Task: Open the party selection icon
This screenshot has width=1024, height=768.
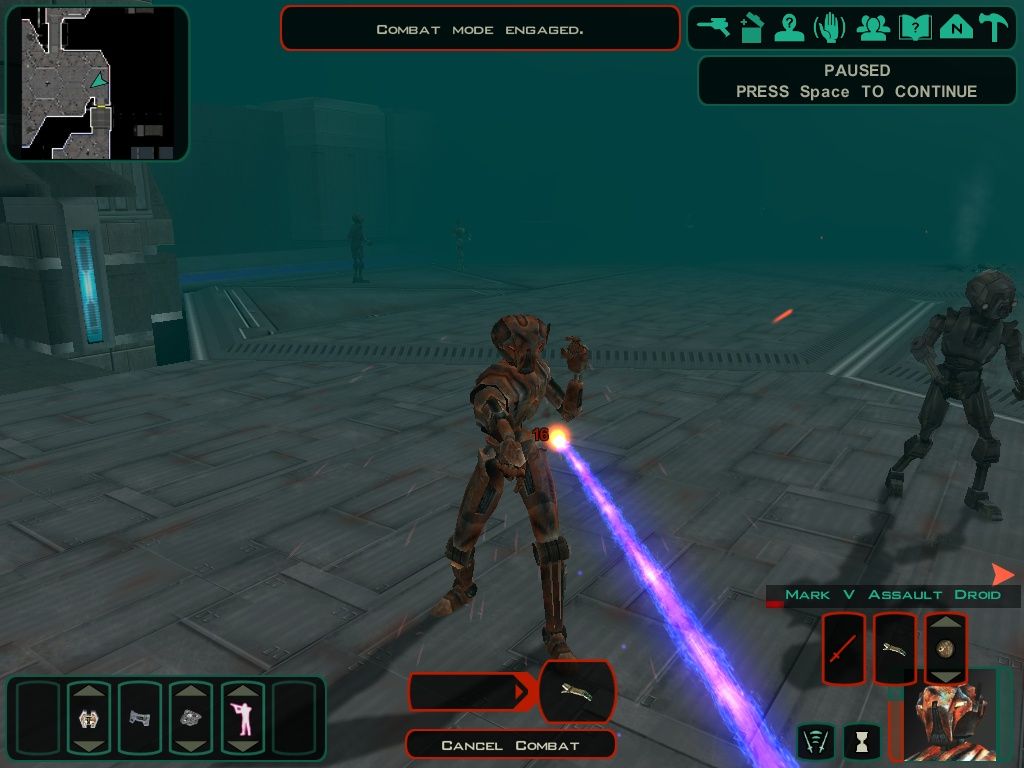Action: [x=873, y=27]
